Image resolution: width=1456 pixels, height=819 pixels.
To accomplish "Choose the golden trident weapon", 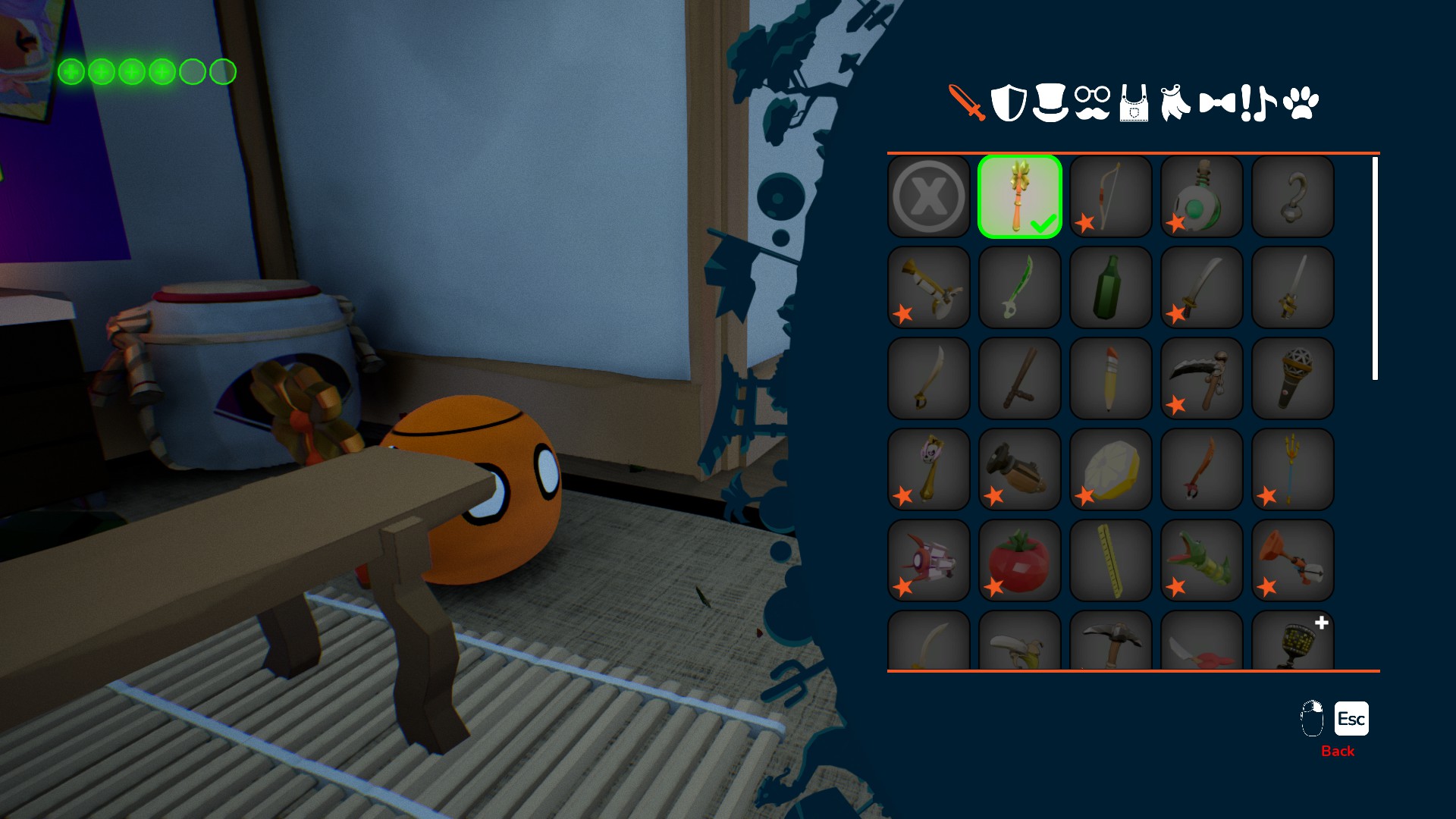I will coord(1293,469).
